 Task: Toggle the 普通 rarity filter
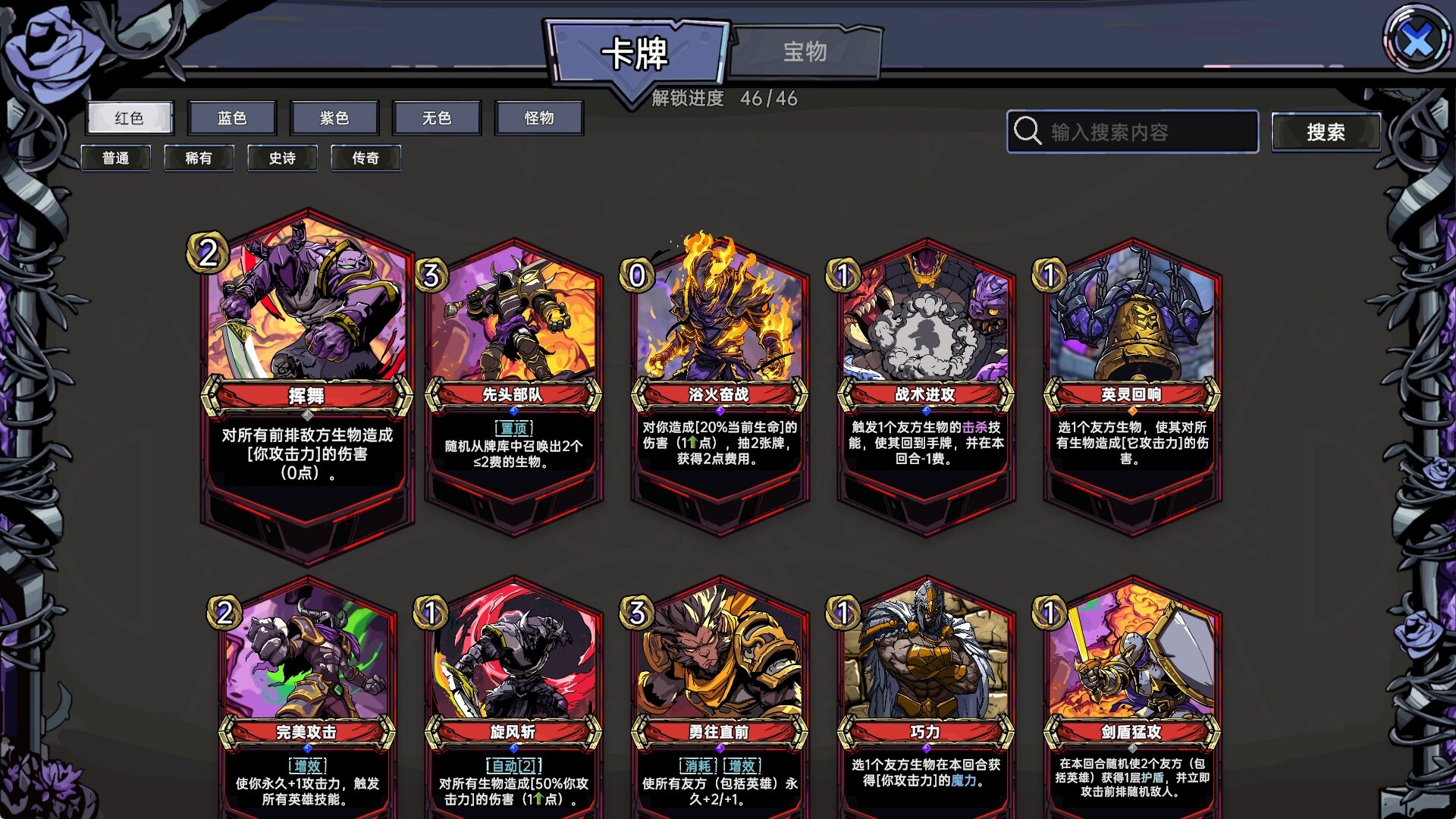[x=115, y=158]
